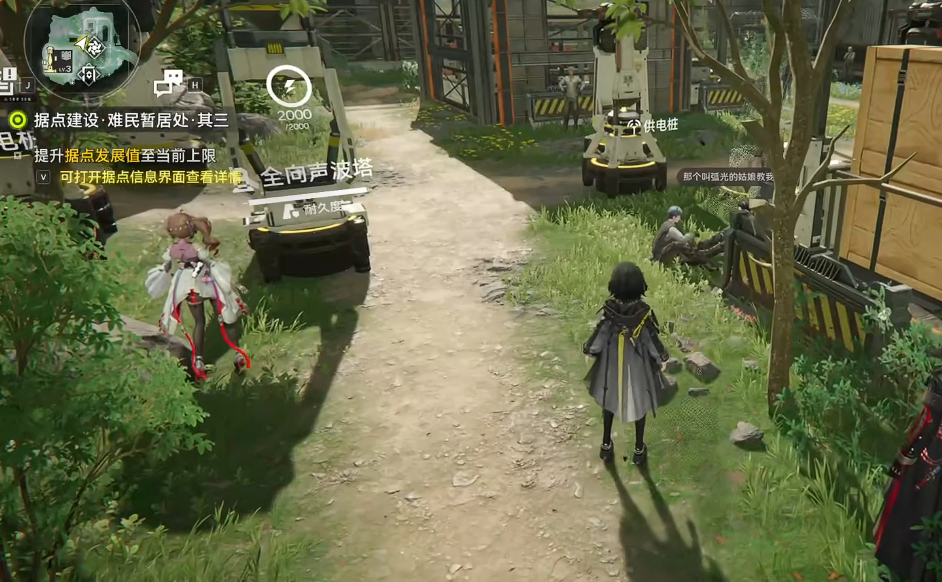Select the 据点建设 quest tracker title
Viewport: 942px width, 582px height.
[x=131, y=120]
